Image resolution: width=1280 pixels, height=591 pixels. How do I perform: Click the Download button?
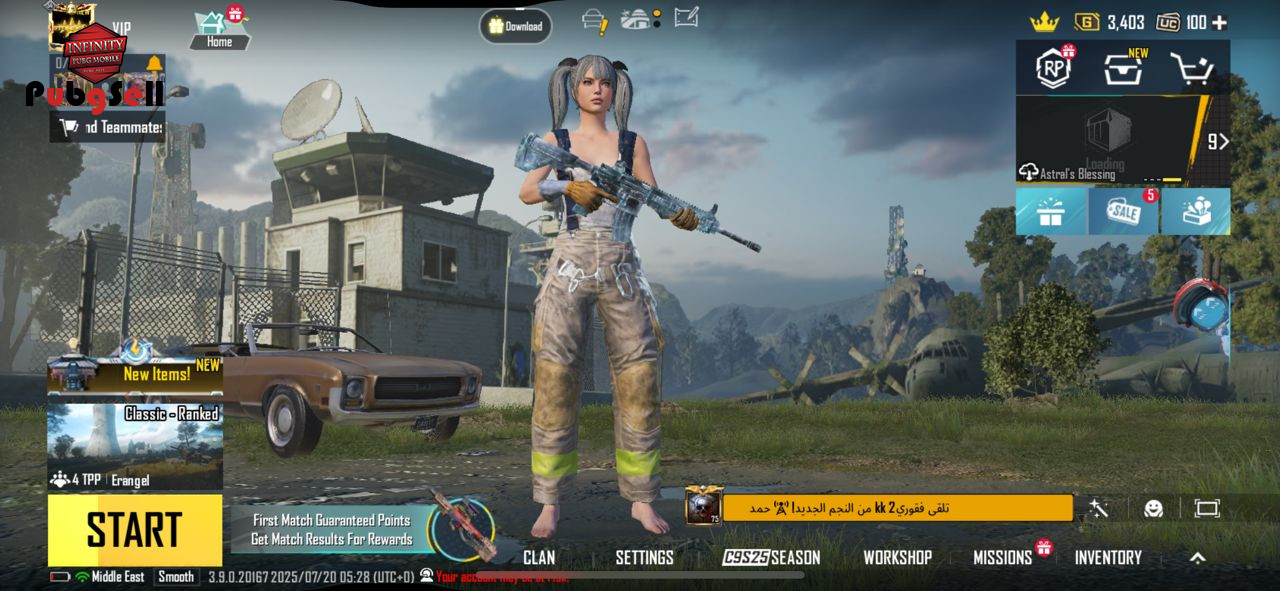[515, 26]
